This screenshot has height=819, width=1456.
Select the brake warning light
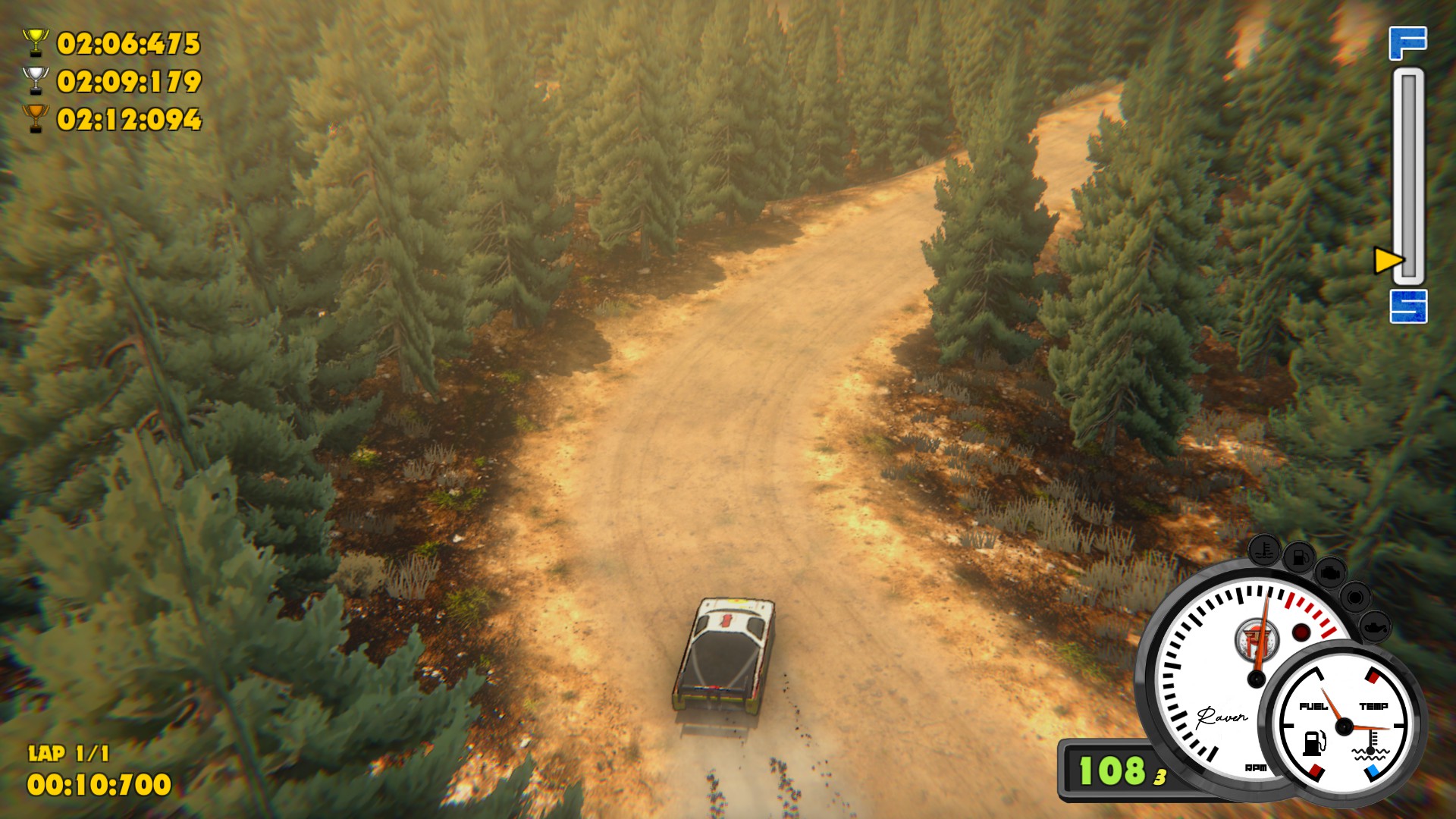point(1354,598)
